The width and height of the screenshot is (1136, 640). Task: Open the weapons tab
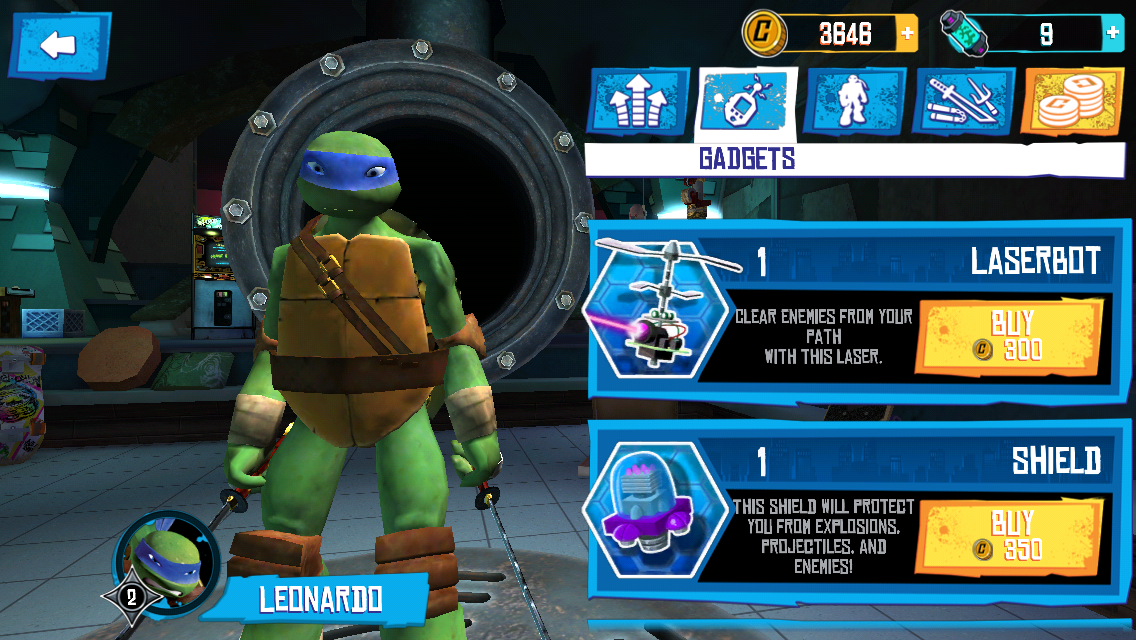(963, 102)
